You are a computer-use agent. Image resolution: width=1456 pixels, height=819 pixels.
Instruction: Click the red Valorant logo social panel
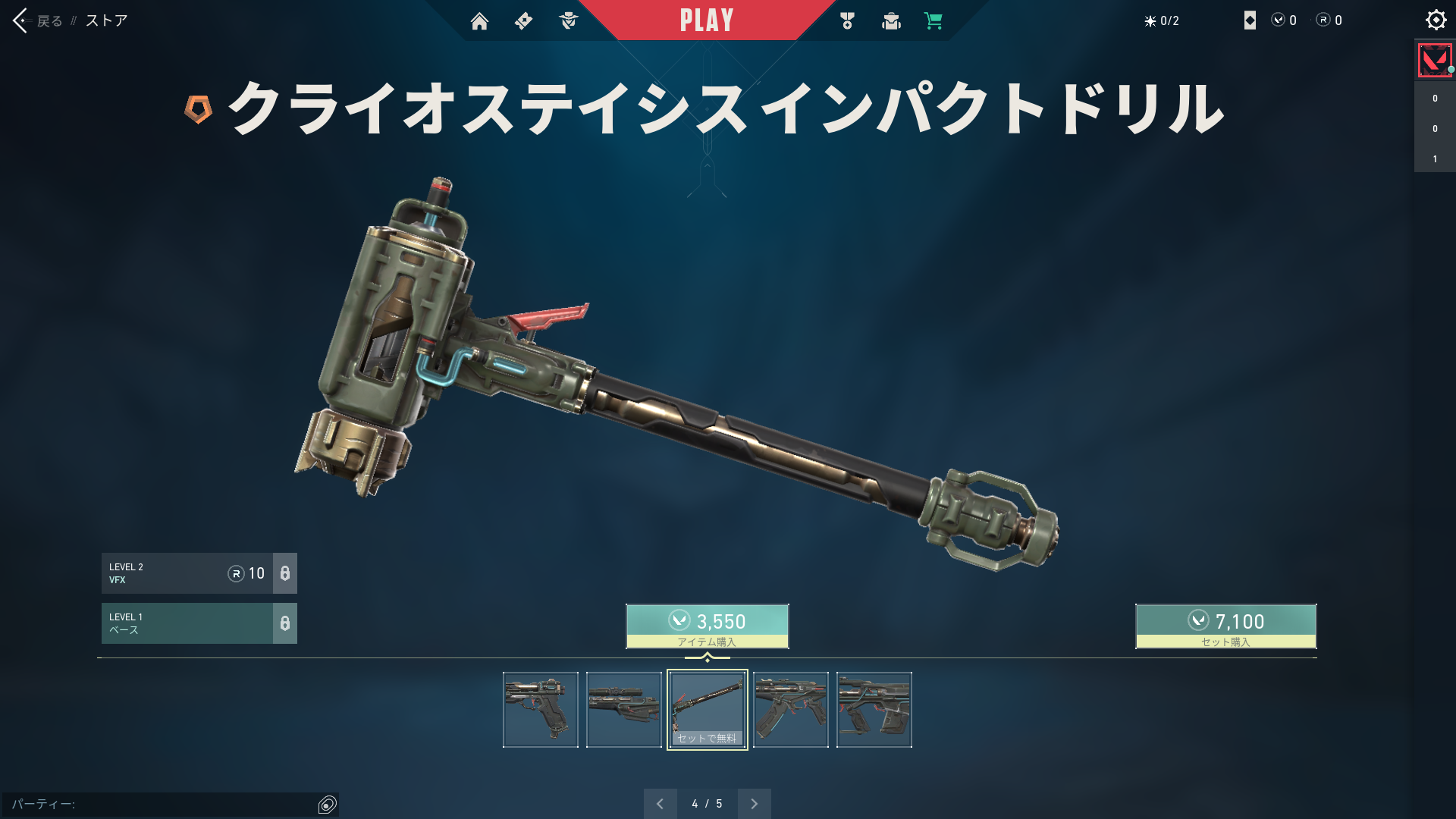pos(1435,61)
